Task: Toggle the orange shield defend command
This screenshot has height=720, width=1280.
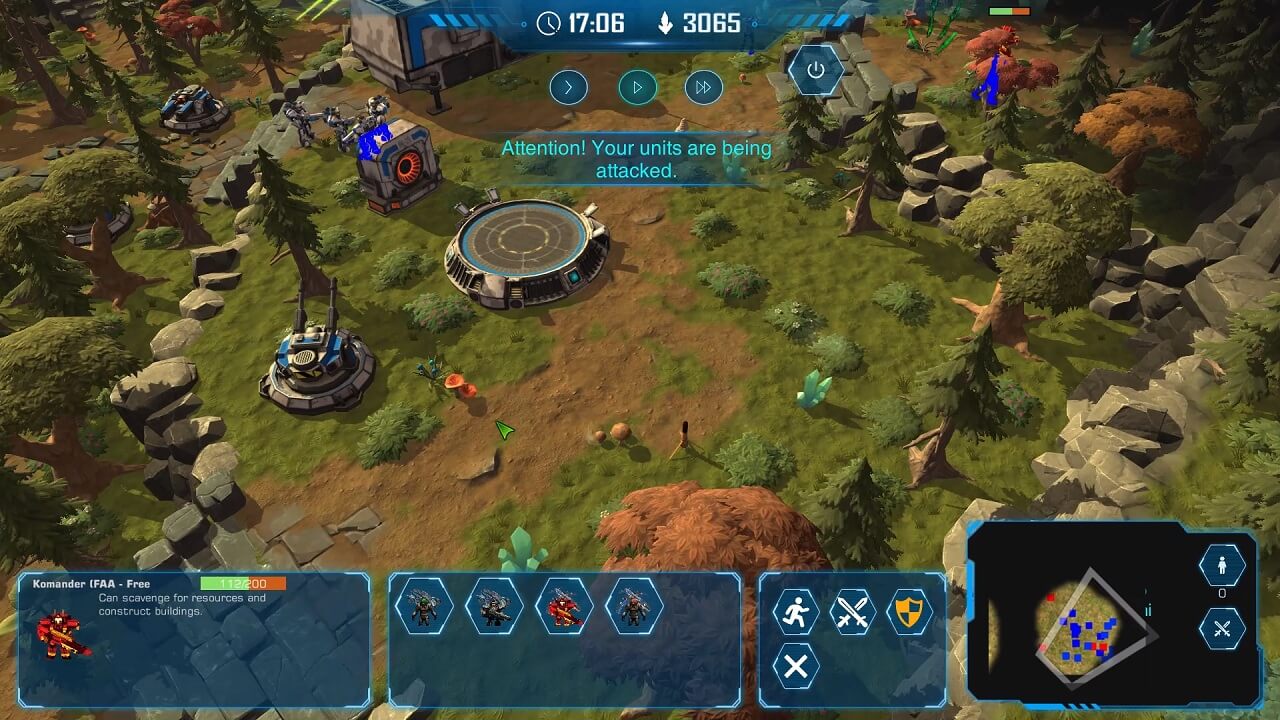Action: [908, 612]
